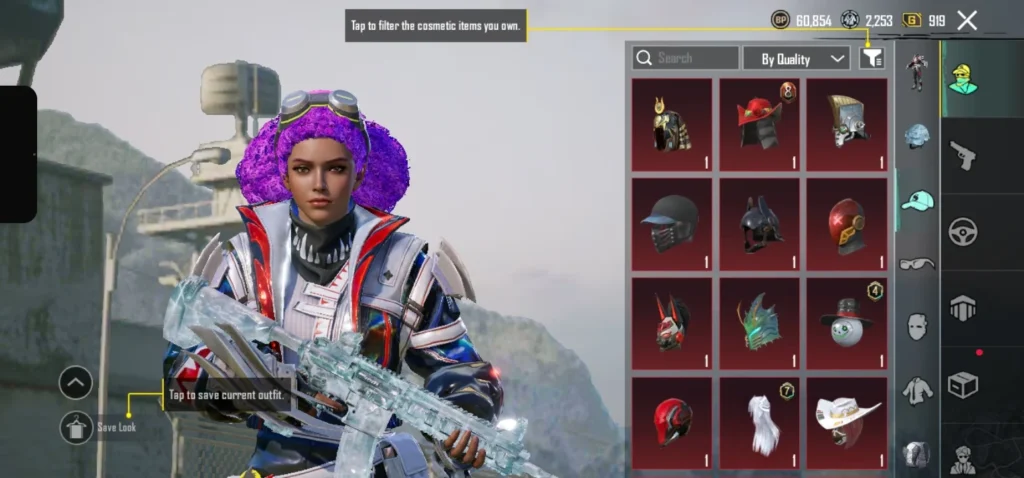Click the inventory Search field

686,58
